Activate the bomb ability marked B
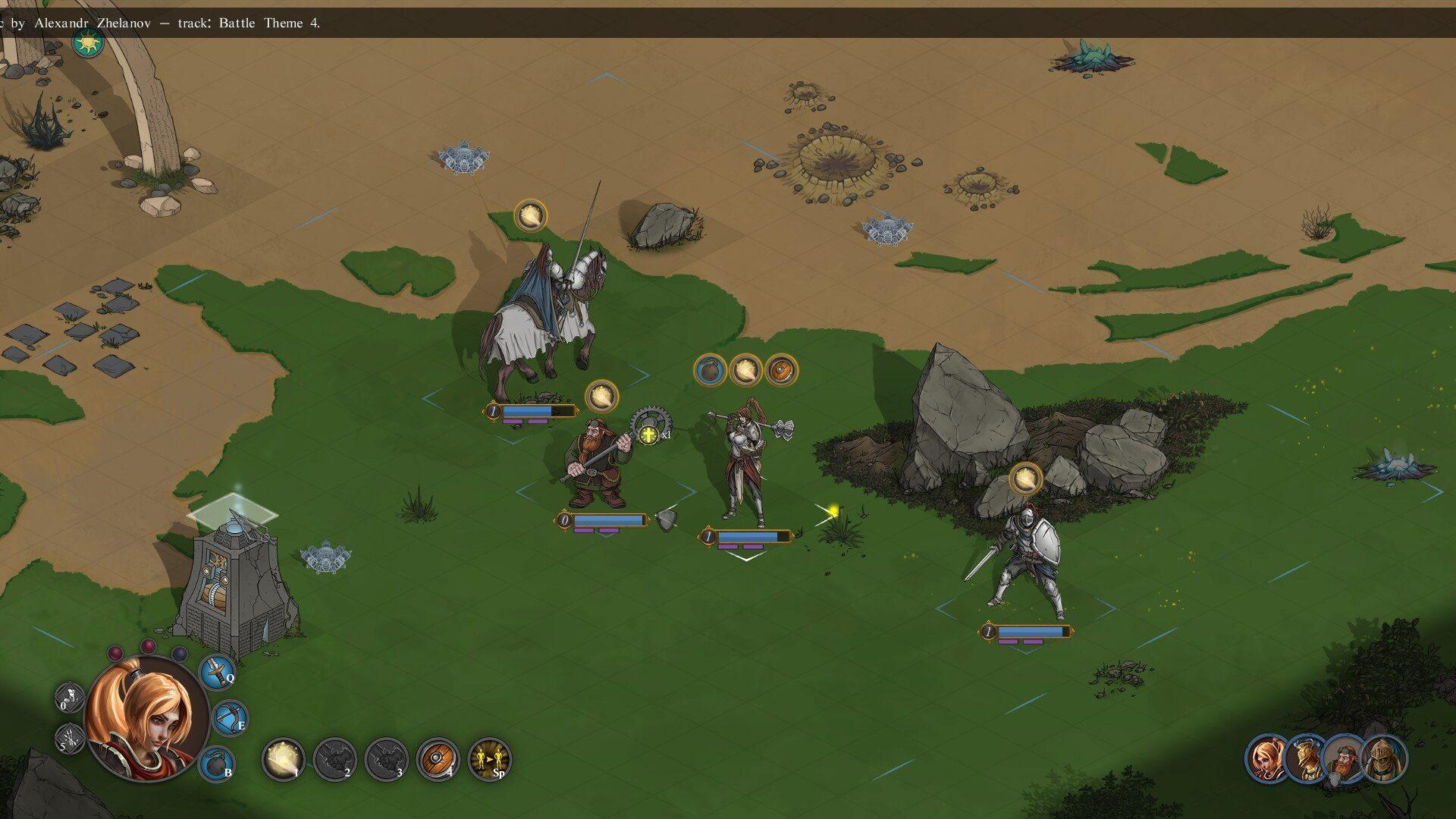 coord(216,762)
